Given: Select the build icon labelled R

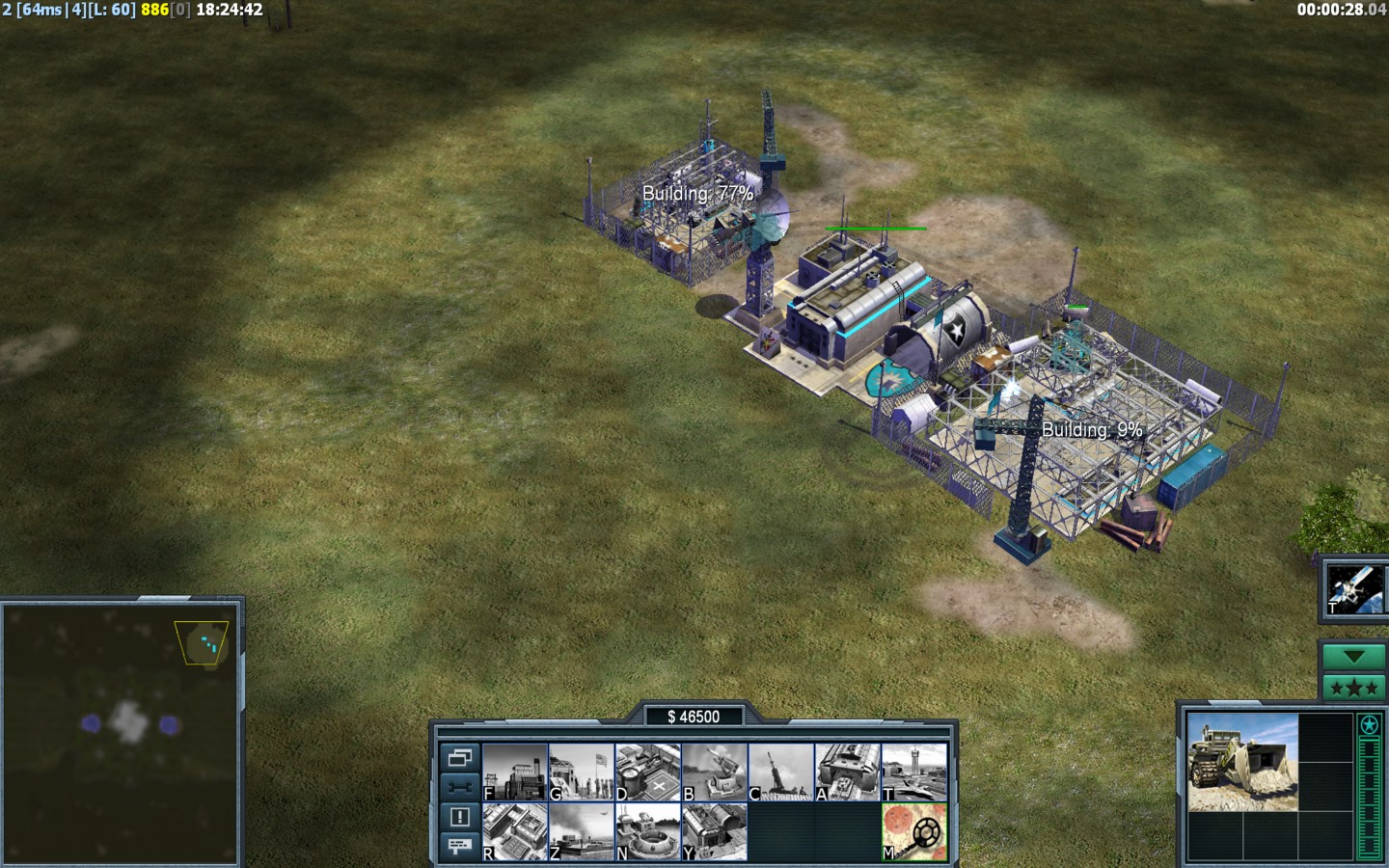Looking at the screenshot, I should (515, 831).
